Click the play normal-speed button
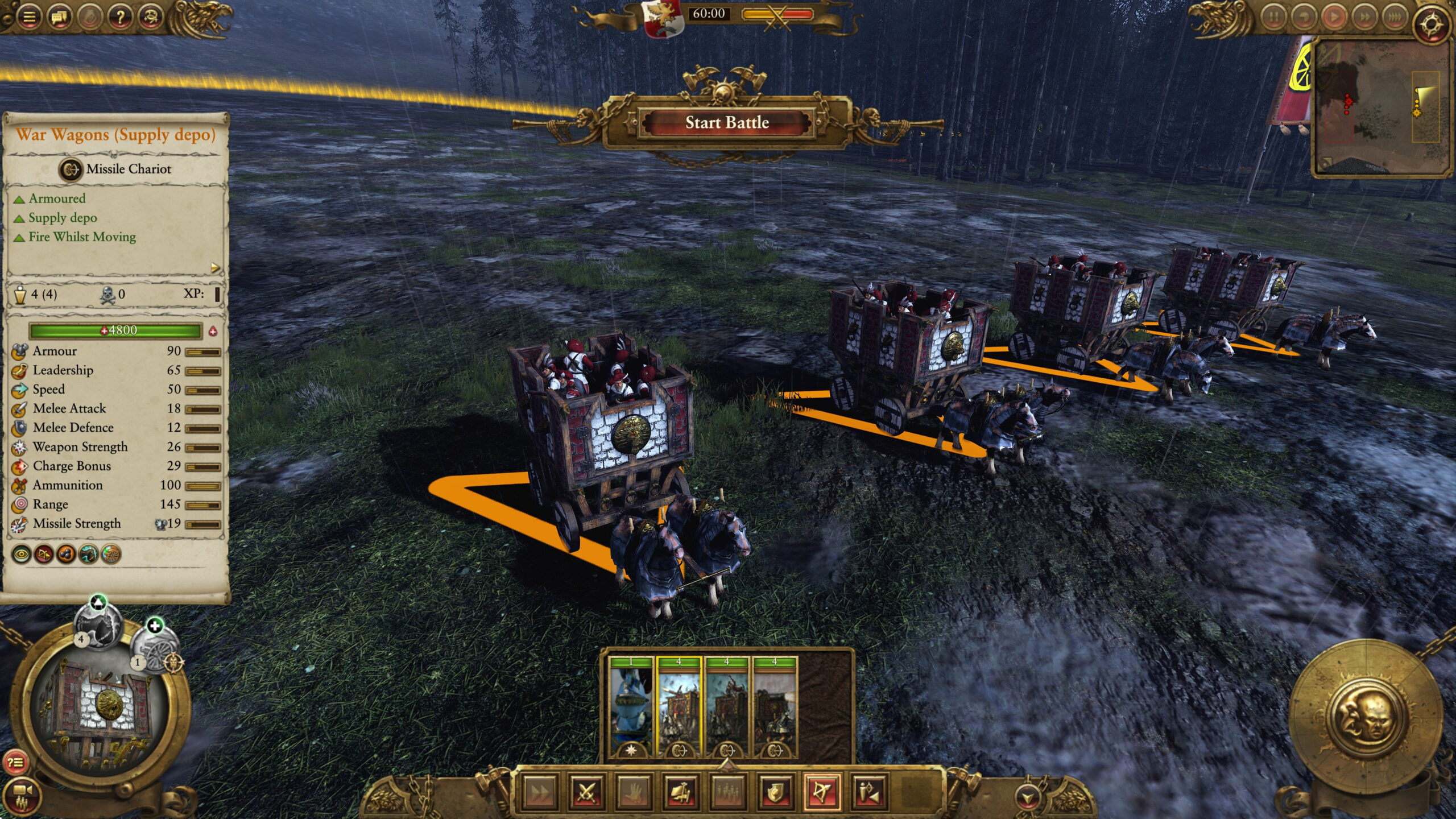The height and width of the screenshot is (819, 1456). 1334,17
